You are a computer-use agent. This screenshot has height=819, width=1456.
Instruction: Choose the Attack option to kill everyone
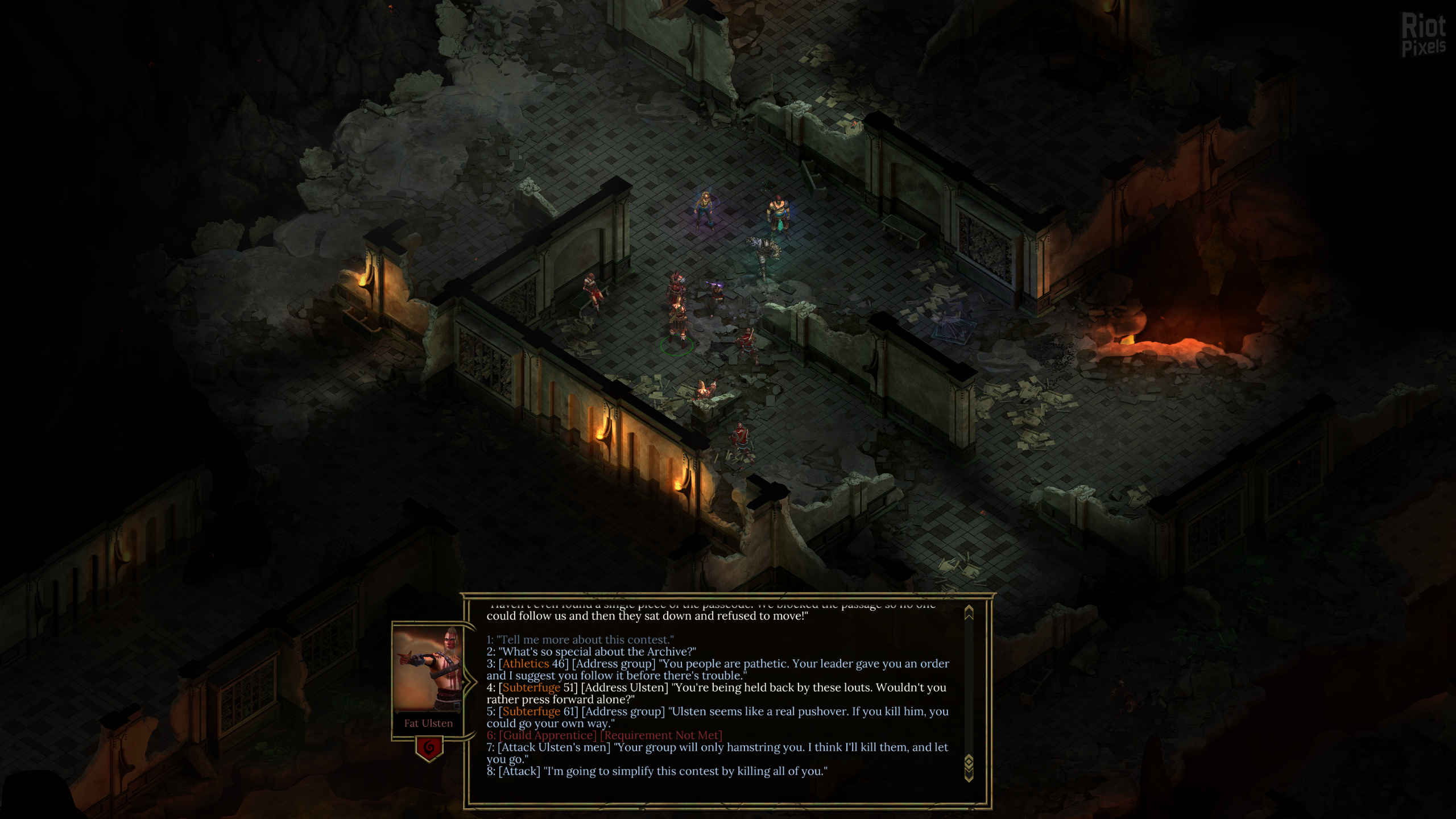[656, 771]
